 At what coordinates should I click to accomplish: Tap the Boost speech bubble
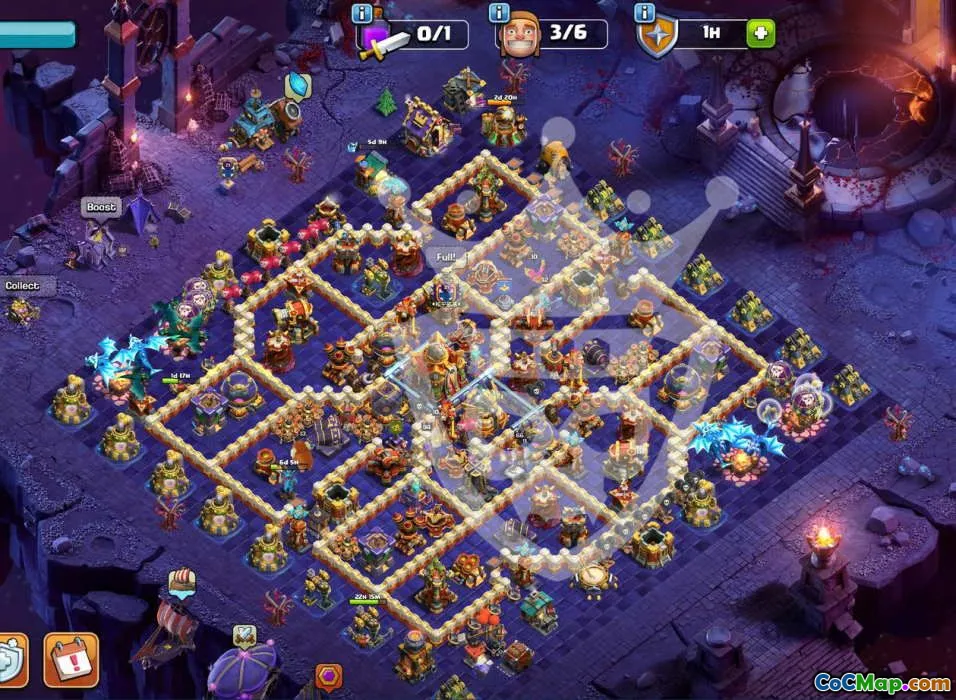[101, 208]
